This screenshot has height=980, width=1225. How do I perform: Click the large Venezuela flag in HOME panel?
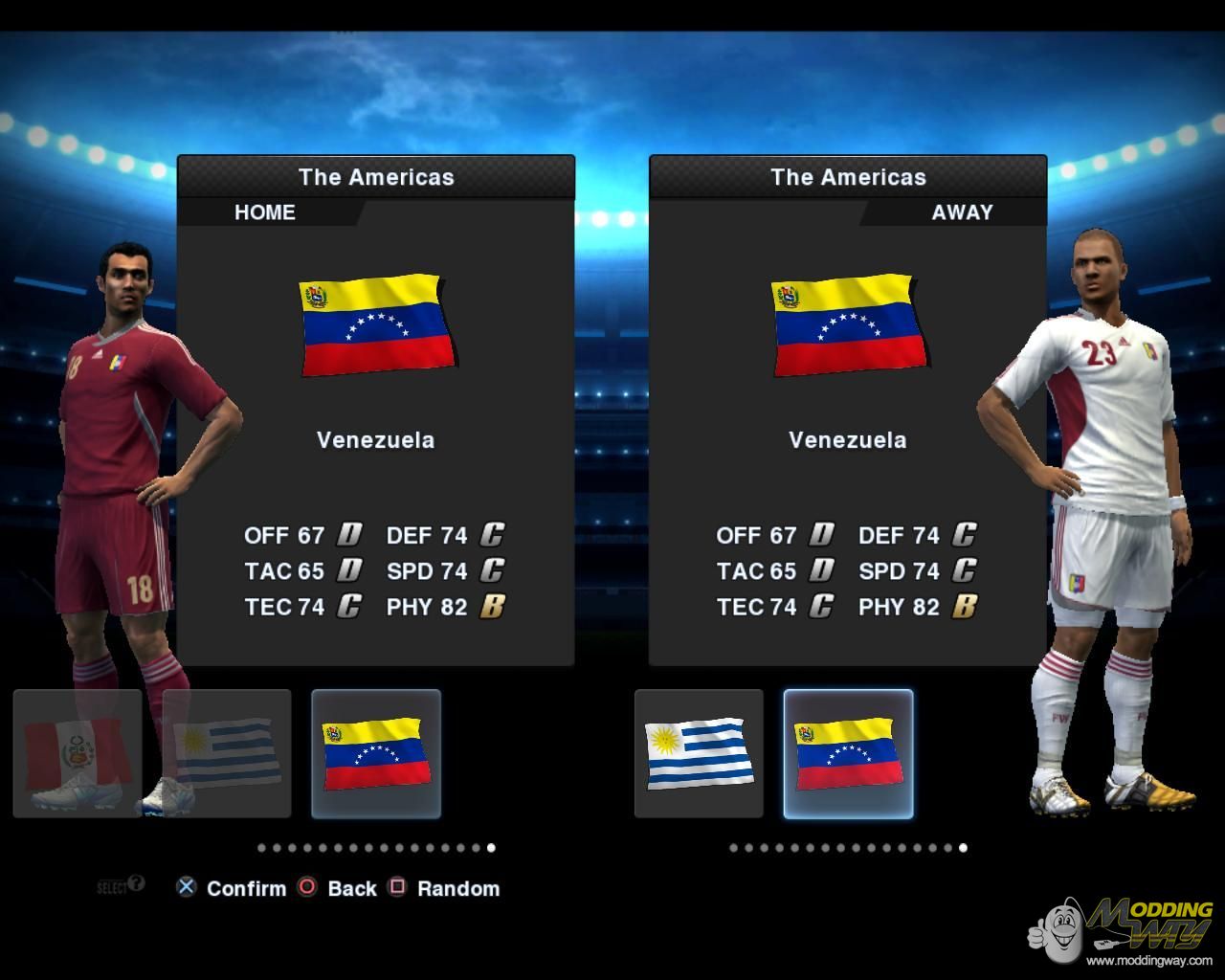point(376,325)
